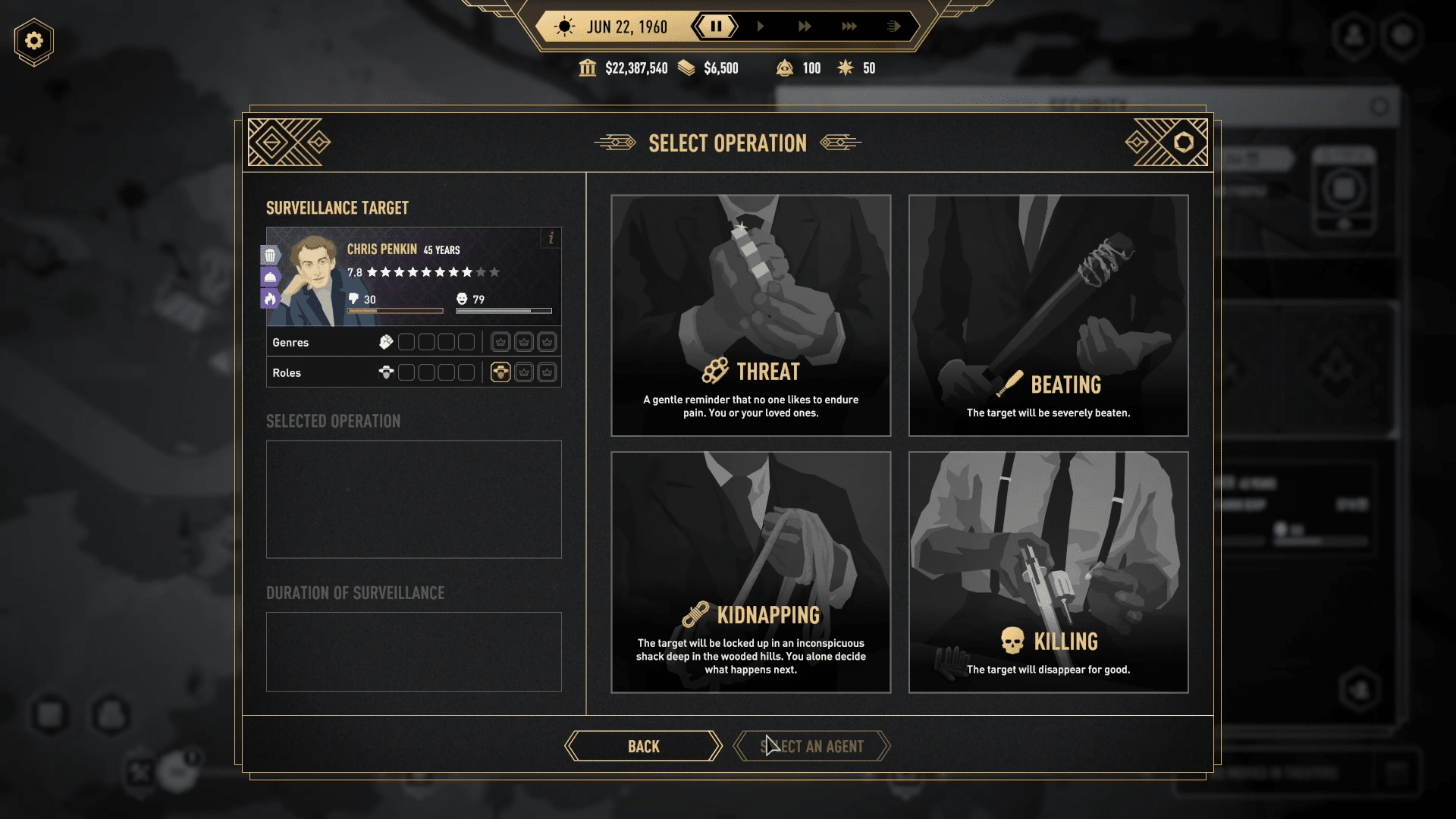The image size is (1456, 819).
Task: Go back with the Back button
Action: (x=643, y=746)
